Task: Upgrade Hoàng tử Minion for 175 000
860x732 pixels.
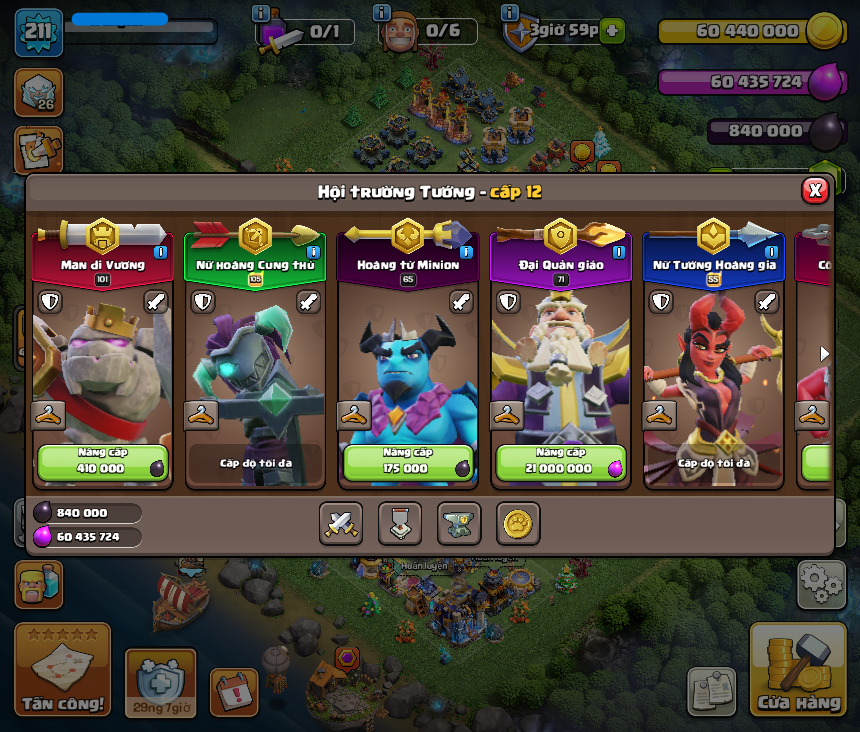Action: pyautogui.click(x=407, y=462)
